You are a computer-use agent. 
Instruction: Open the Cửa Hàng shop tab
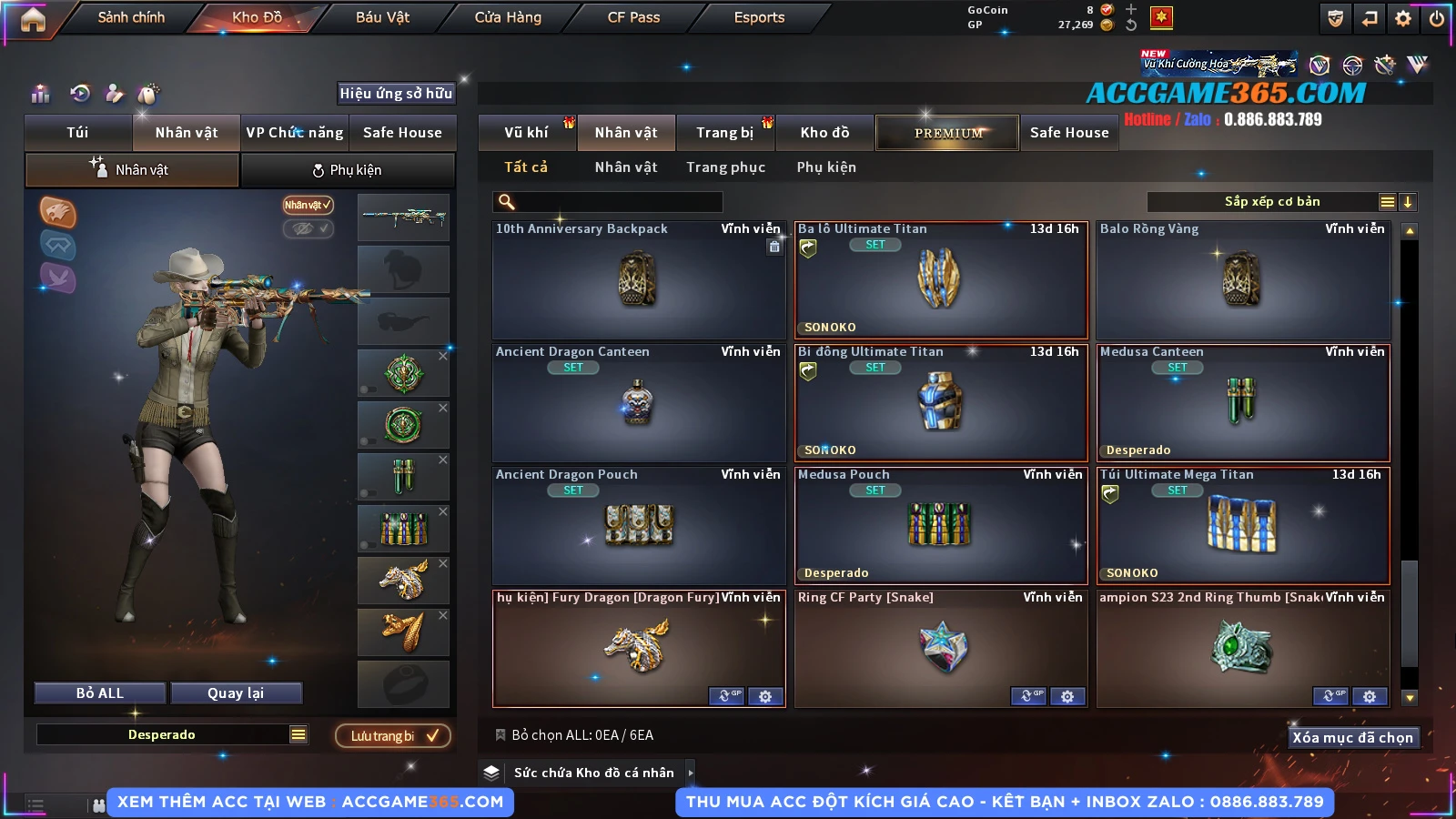click(x=508, y=17)
